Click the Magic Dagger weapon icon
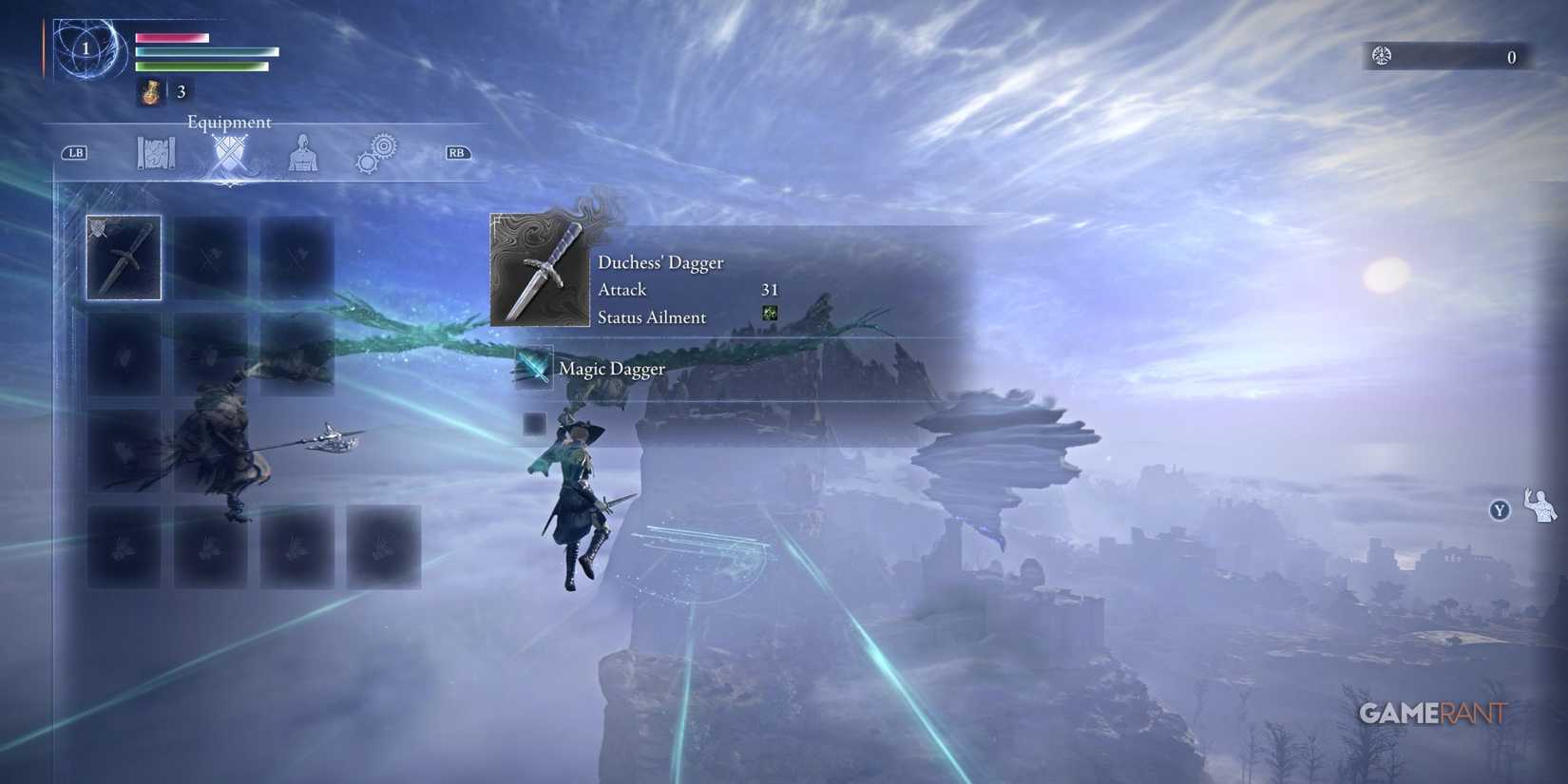 pyautogui.click(x=532, y=368)
